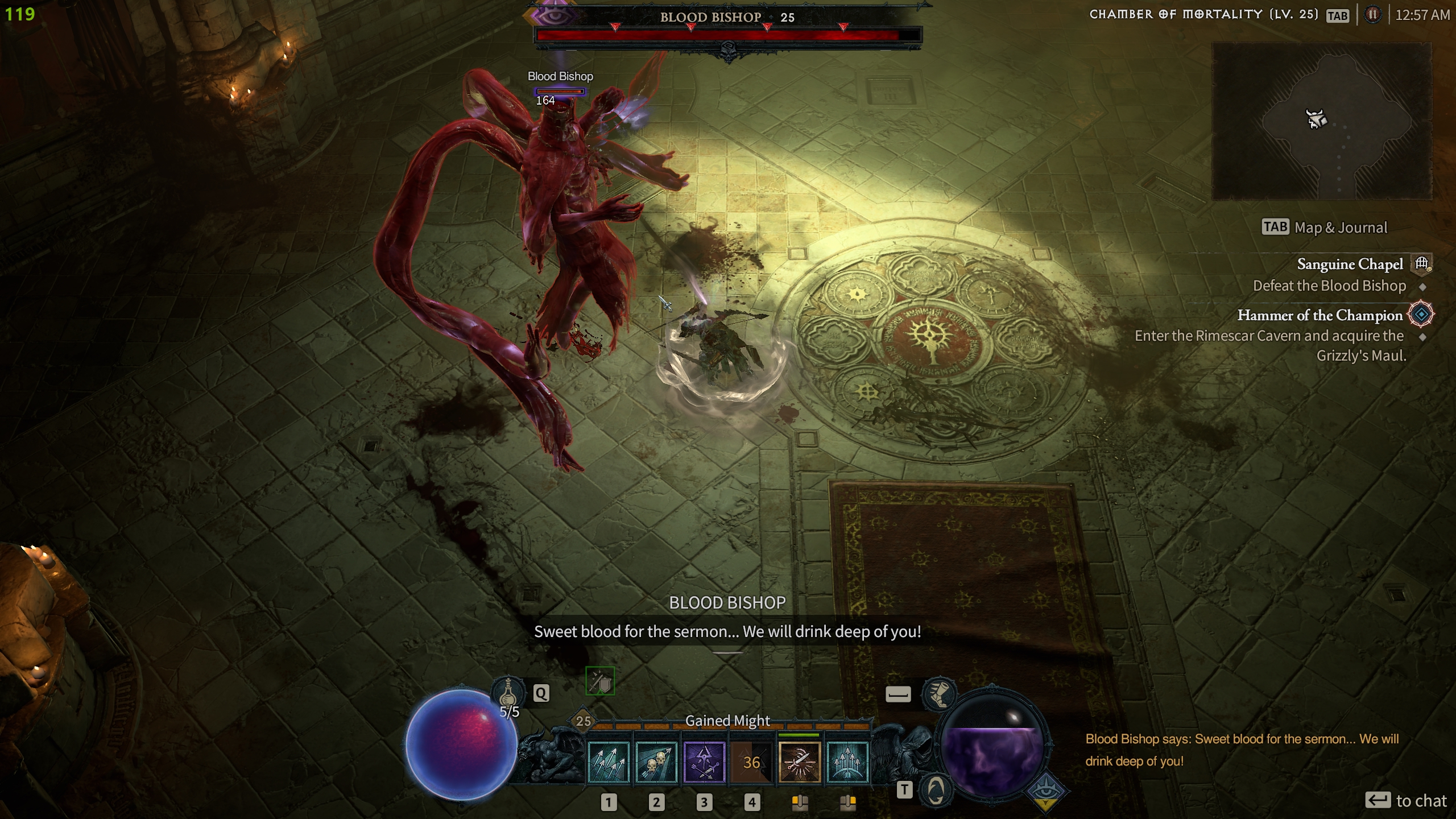Open the chat via the 'to chat' prompt
Image resolution: width=1456 pixels, height=819 pixels.
(1406, 801)
